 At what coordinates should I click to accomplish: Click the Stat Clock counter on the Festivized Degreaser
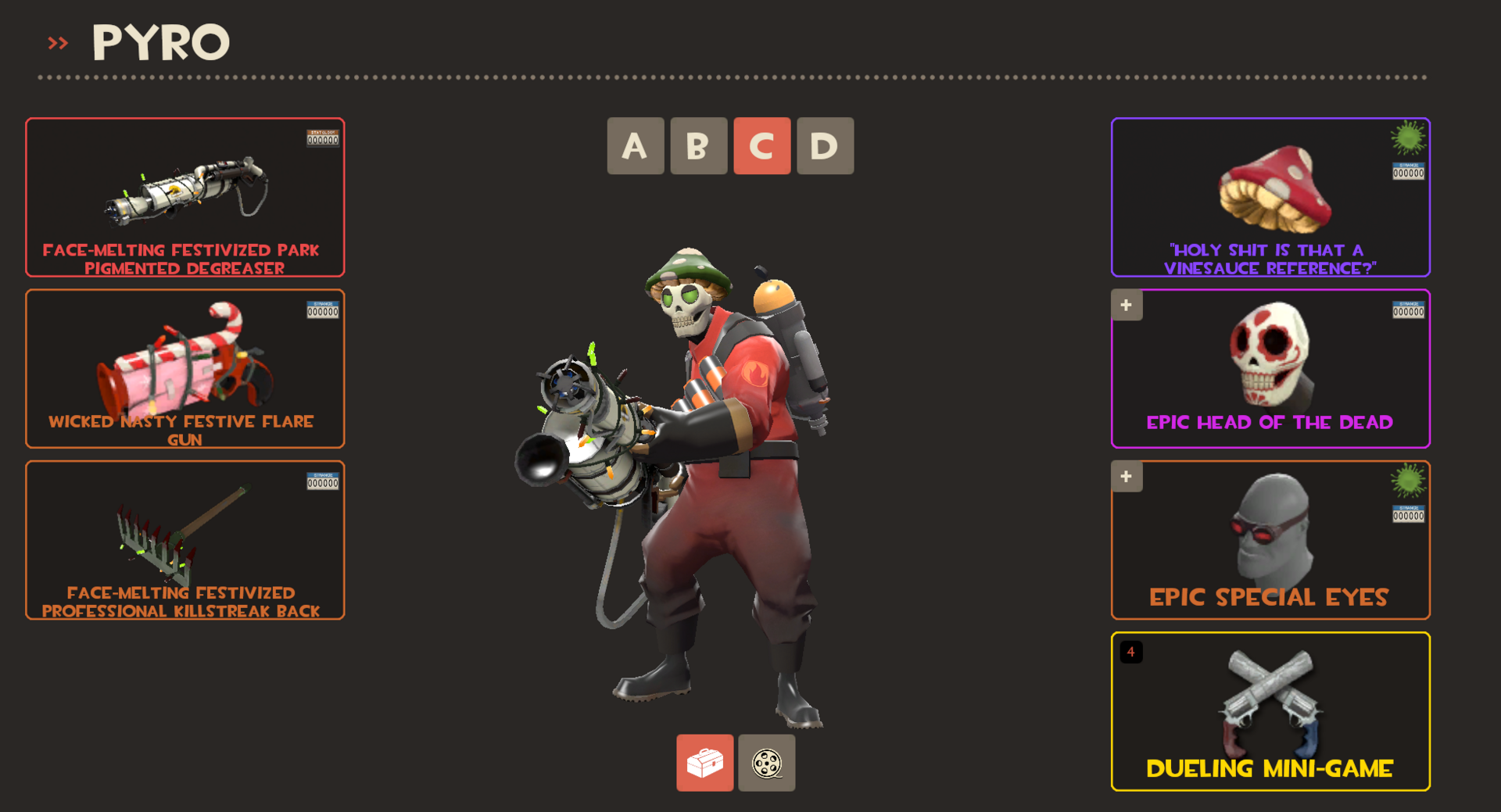[x=324, y=139]
